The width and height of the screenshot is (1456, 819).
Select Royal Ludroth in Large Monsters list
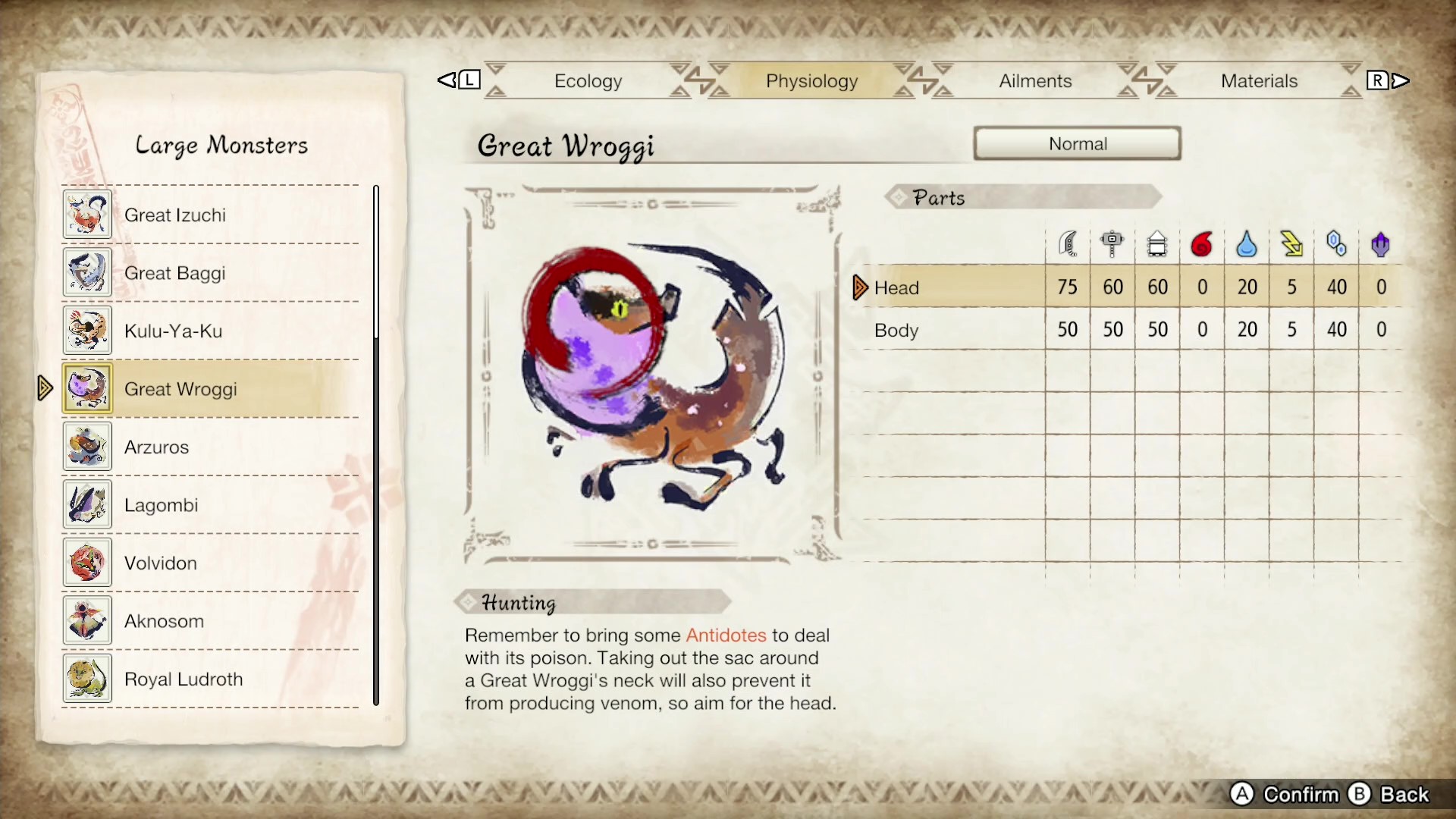pyautogui.click(x=183, y=679)
